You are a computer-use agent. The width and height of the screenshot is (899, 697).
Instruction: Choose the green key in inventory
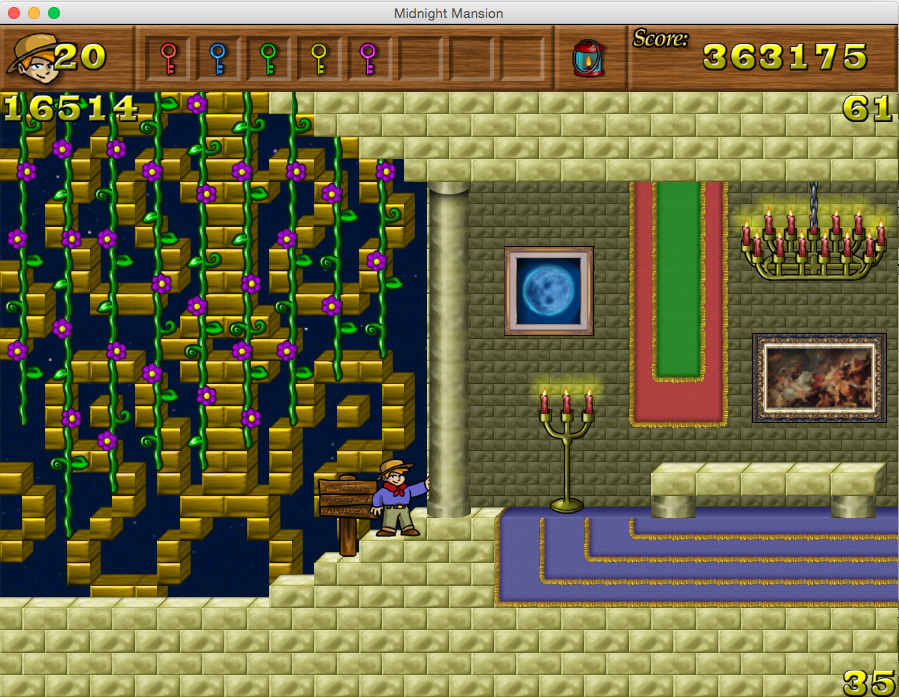tap(268, 58)
